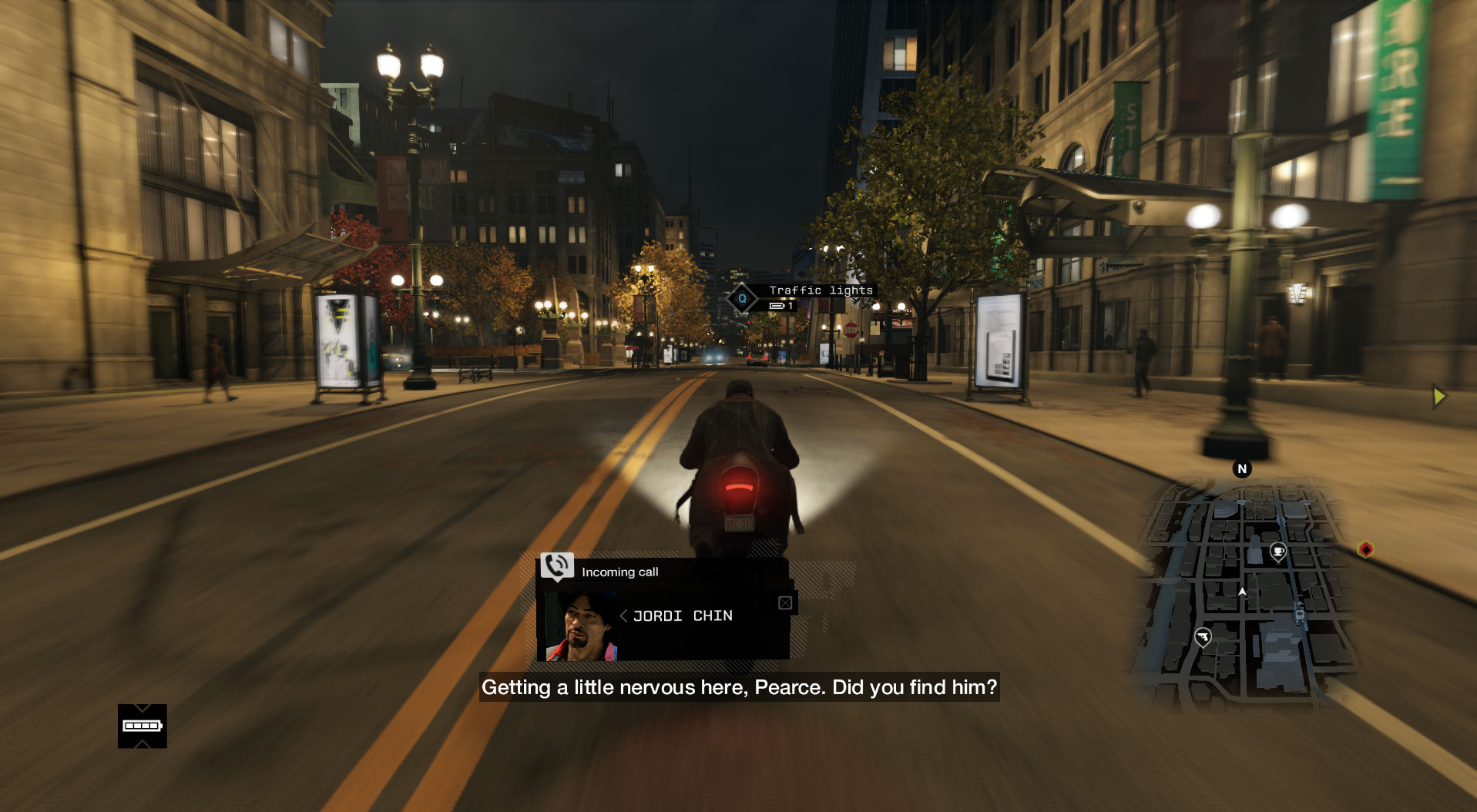This screenshot has width=1477, height=812.
Task: Click the N compass marker above the minimap
Action: [1242, 468]
